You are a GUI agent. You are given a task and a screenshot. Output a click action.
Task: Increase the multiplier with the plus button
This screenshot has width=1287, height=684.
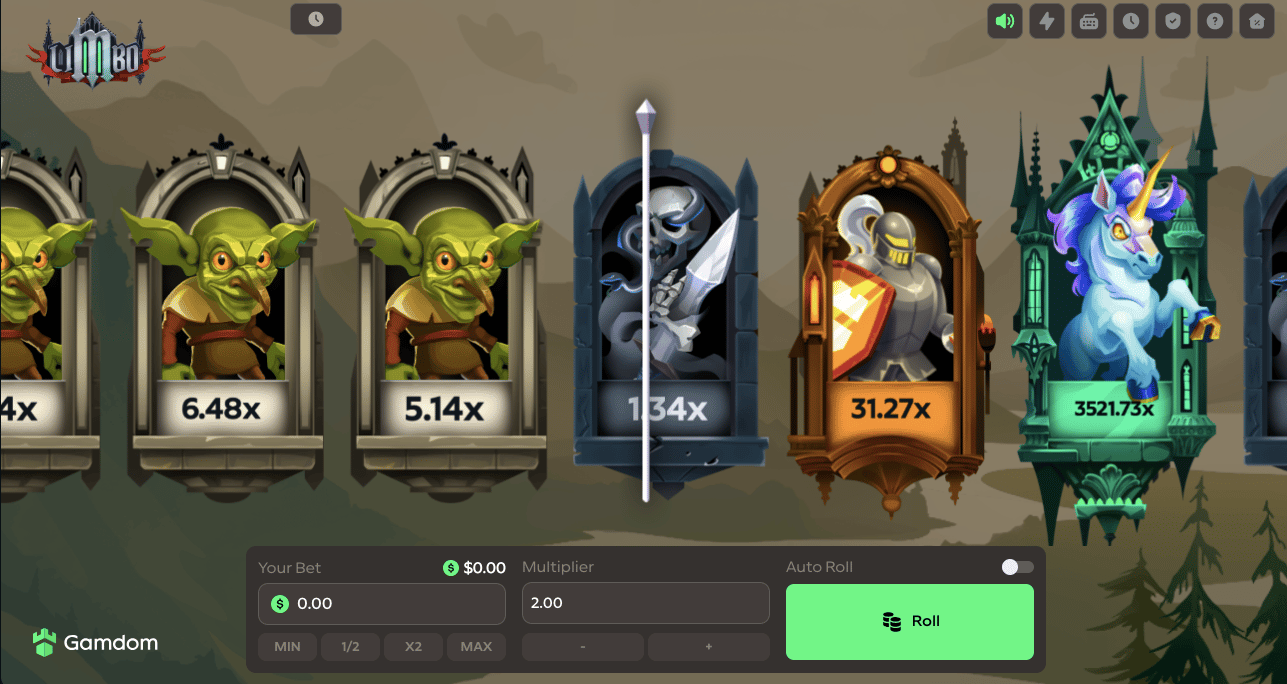point(708,647)
